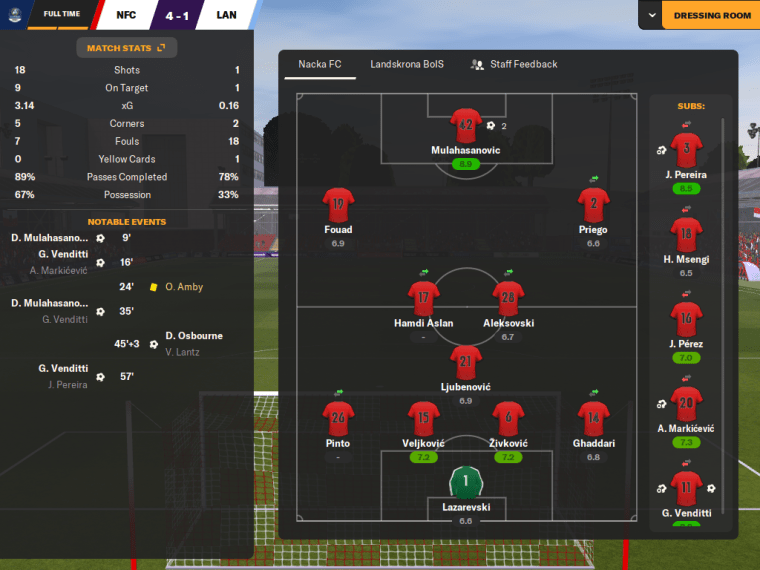This screenshot has width=760, height=570.
Task: Select substitute A. Markićević
Action: (685, 405)
